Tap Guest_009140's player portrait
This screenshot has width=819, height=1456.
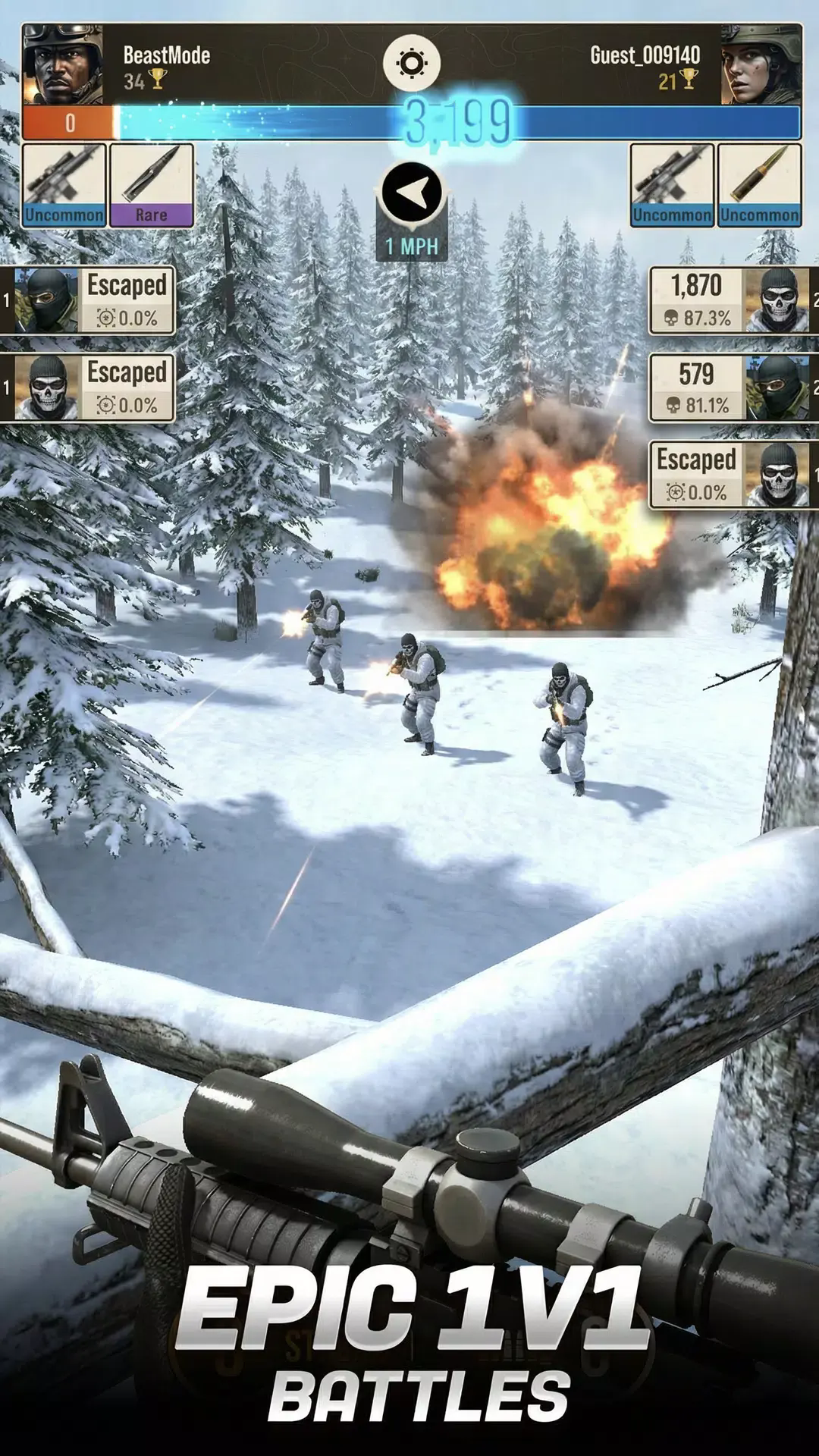tap(761, 64)
